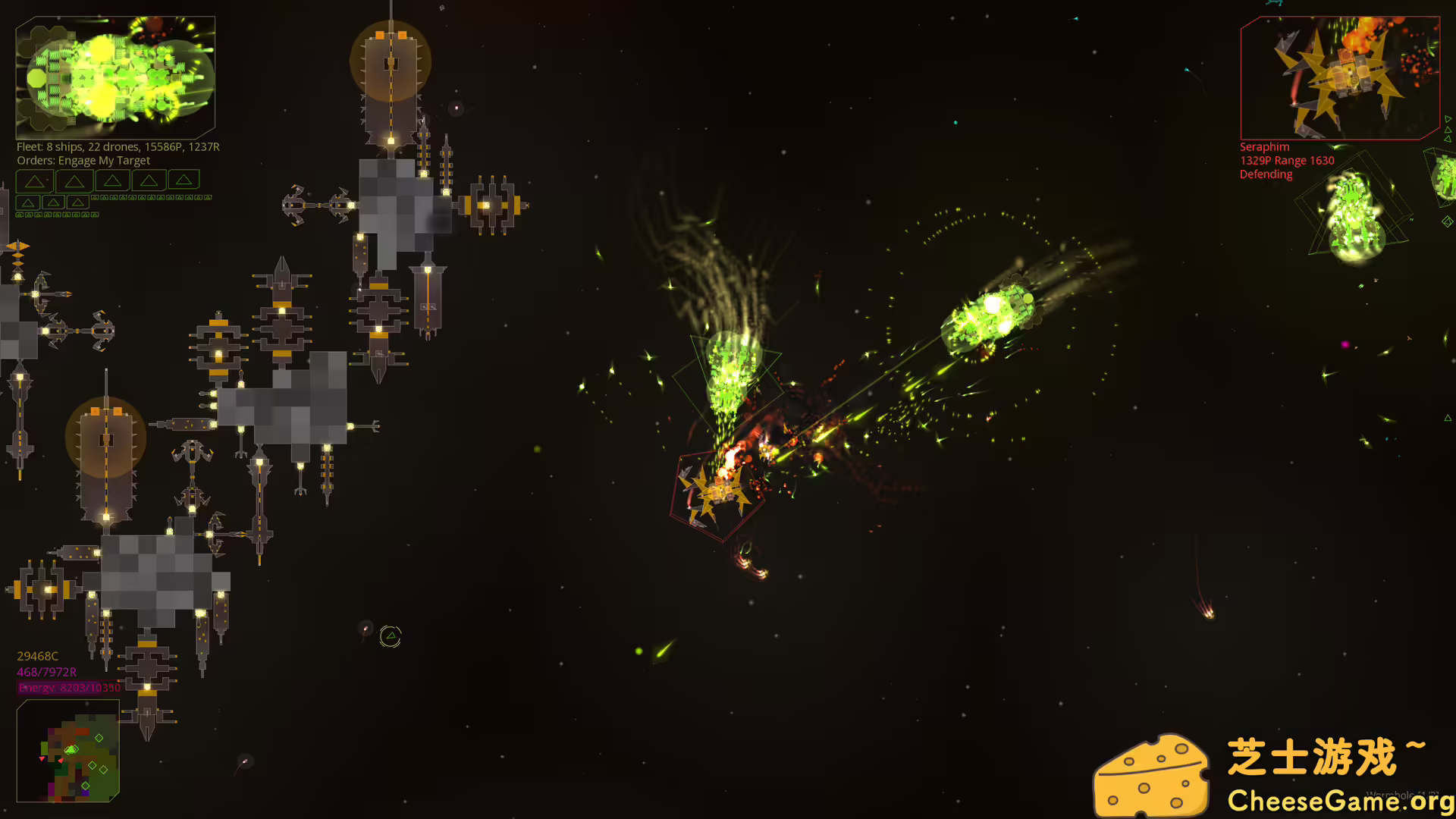Click inside the minimap at bottom left
The width and height of the screenshot is (1456, 819).
(68, 751)
